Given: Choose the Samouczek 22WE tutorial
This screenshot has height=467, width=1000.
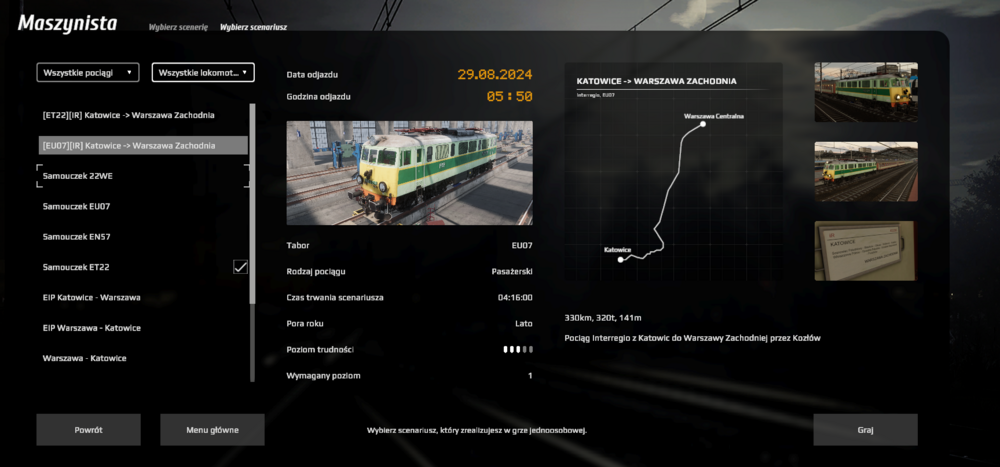Looking at the screenshot, I should pyautogui.click(x=76, y=176).
